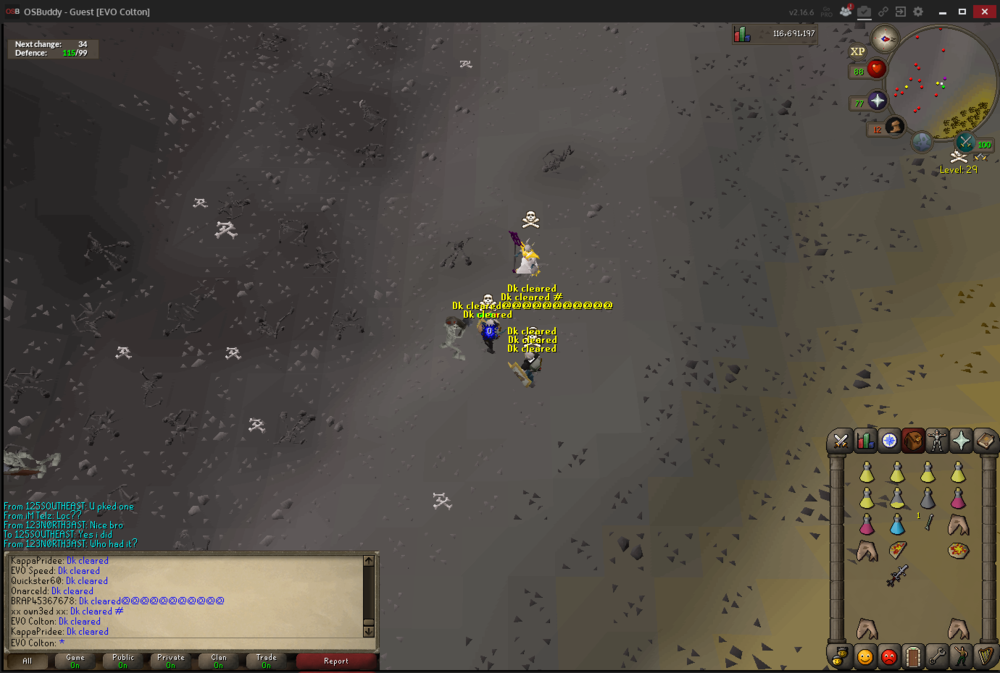This screenshot has width=1000, height=673.
Task: Open the Friends List tab
Action: click(x=865, y=657)
